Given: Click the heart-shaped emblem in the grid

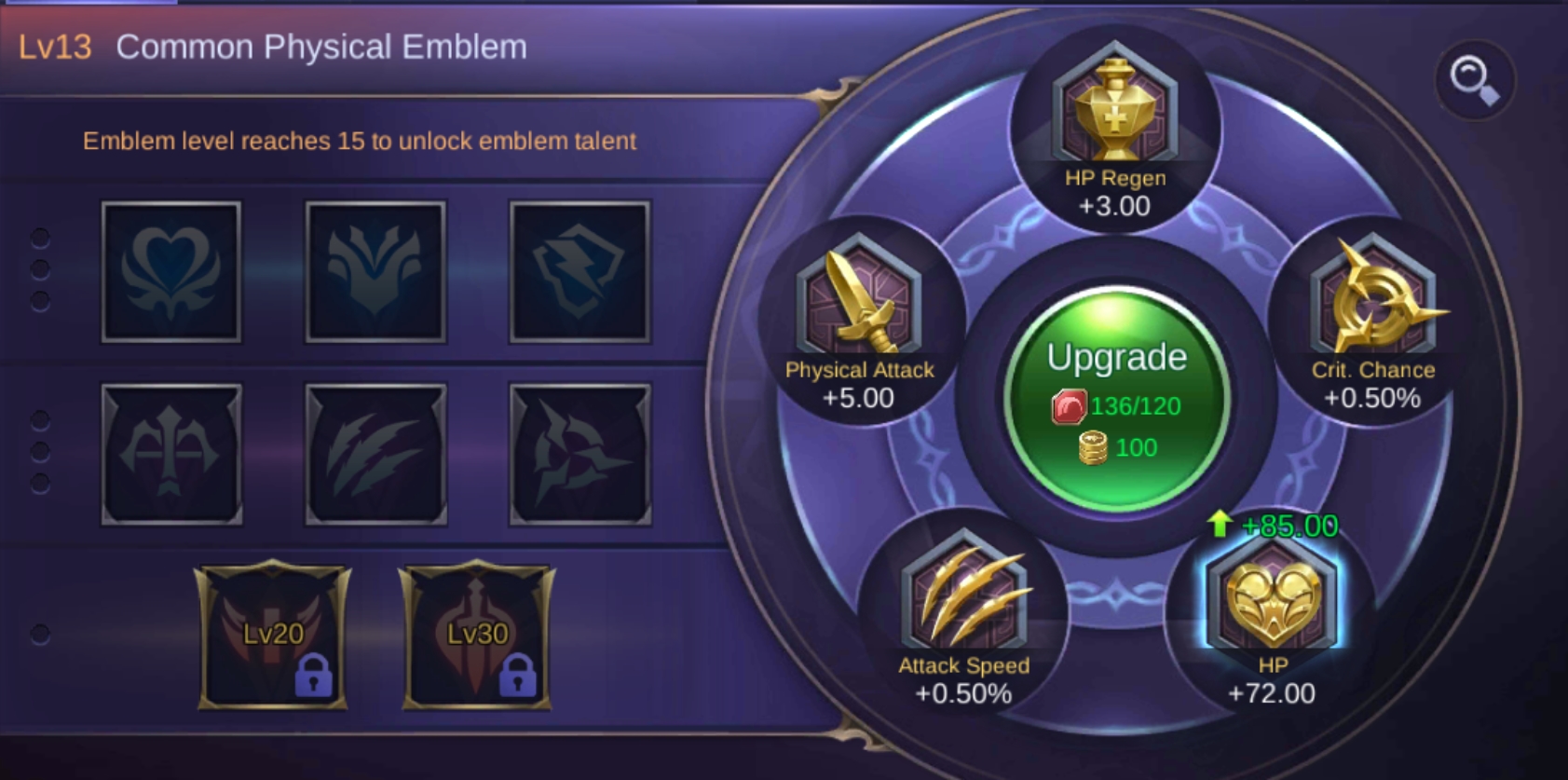Looking at the screenshot, I should click(x=170, y=271).
